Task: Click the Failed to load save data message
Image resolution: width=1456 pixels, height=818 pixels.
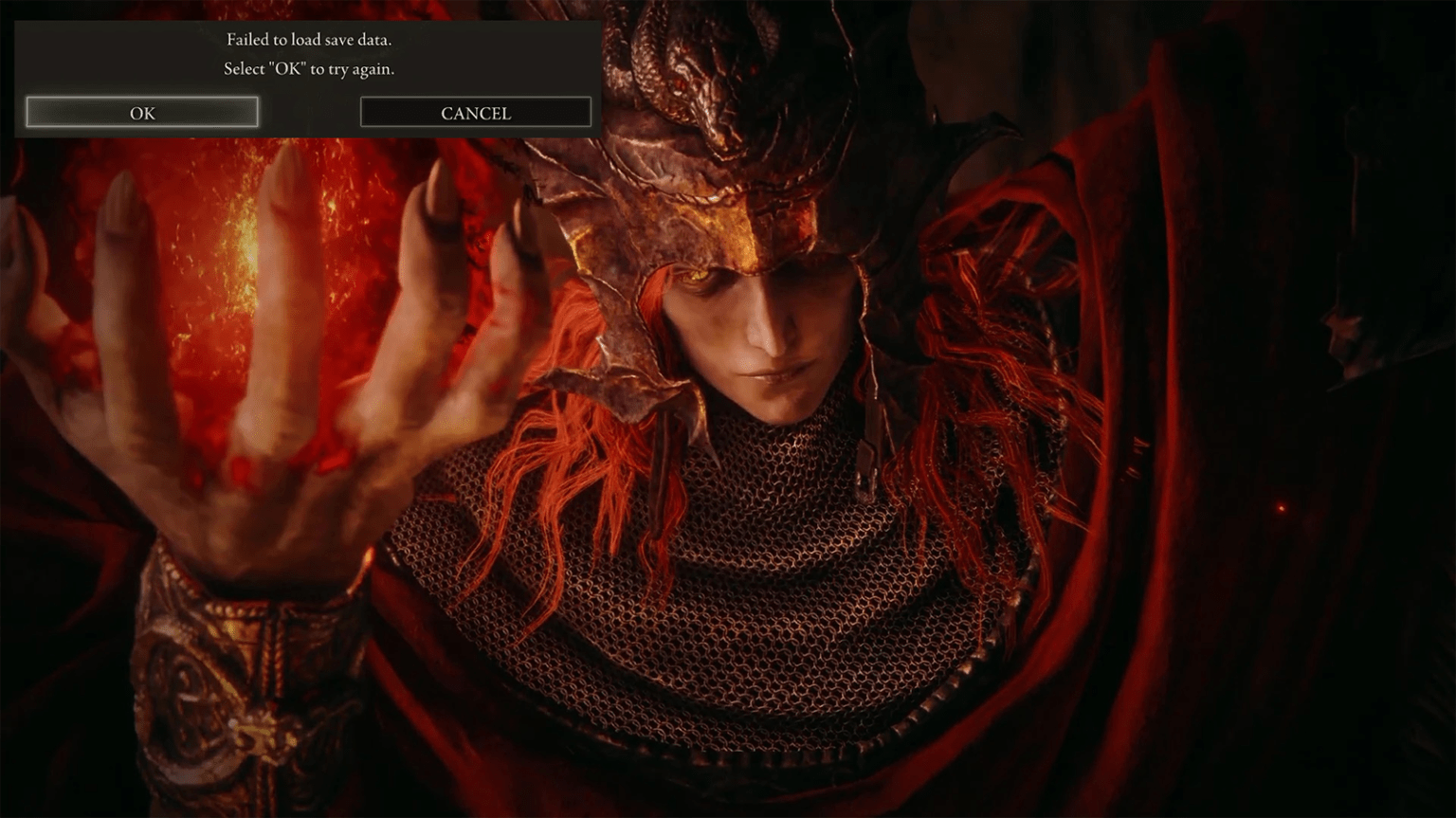Action: (309, 40)
